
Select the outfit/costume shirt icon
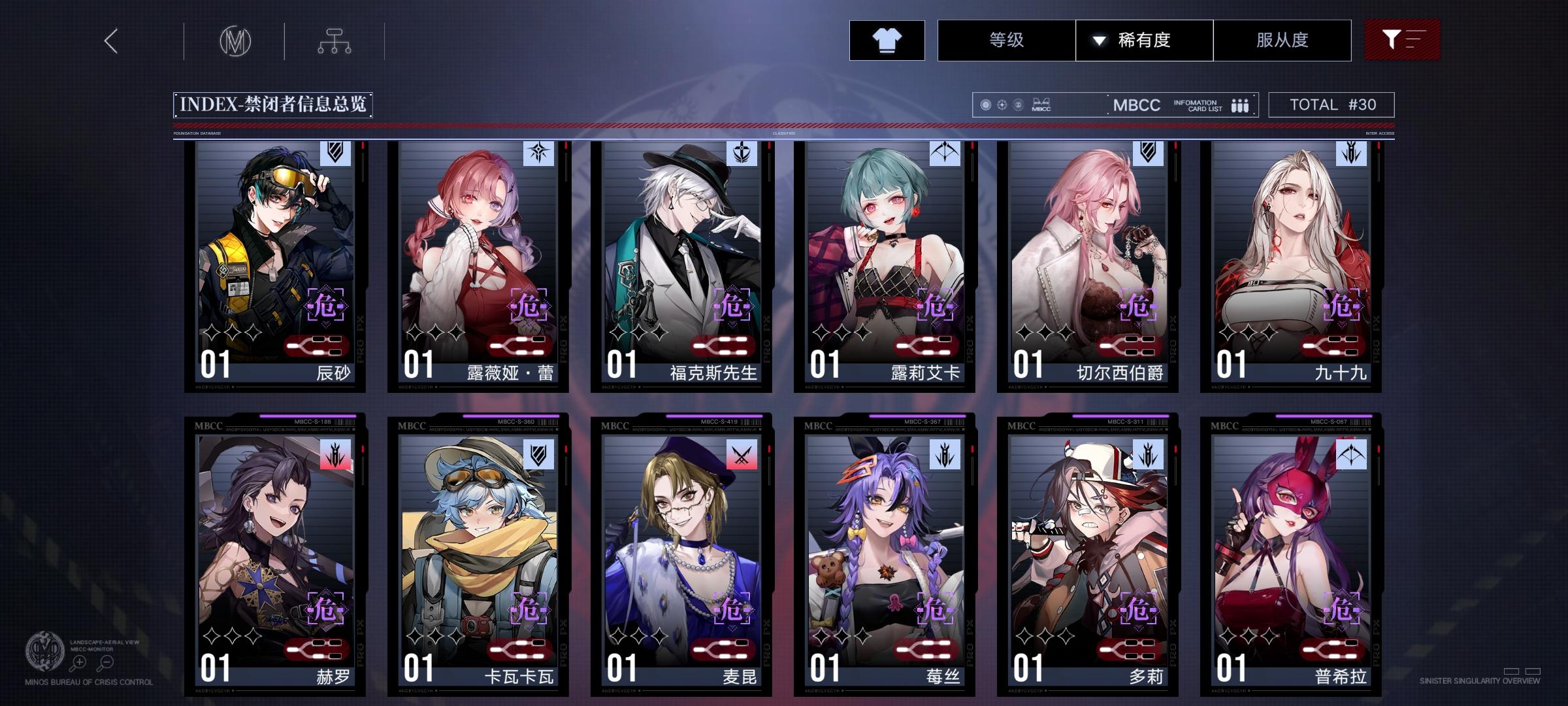pos(887,40)
